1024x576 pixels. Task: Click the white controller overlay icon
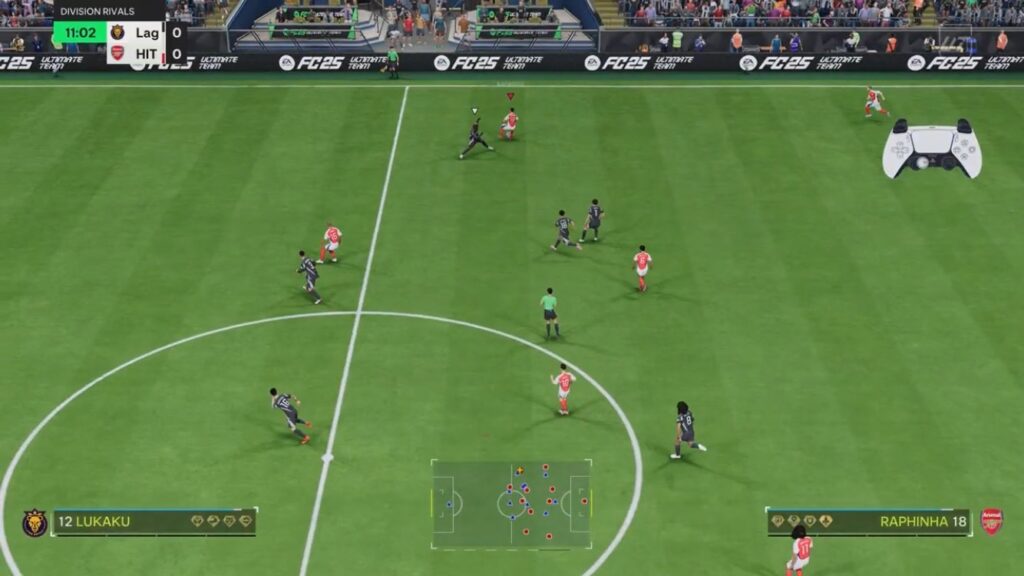[932, 149]
